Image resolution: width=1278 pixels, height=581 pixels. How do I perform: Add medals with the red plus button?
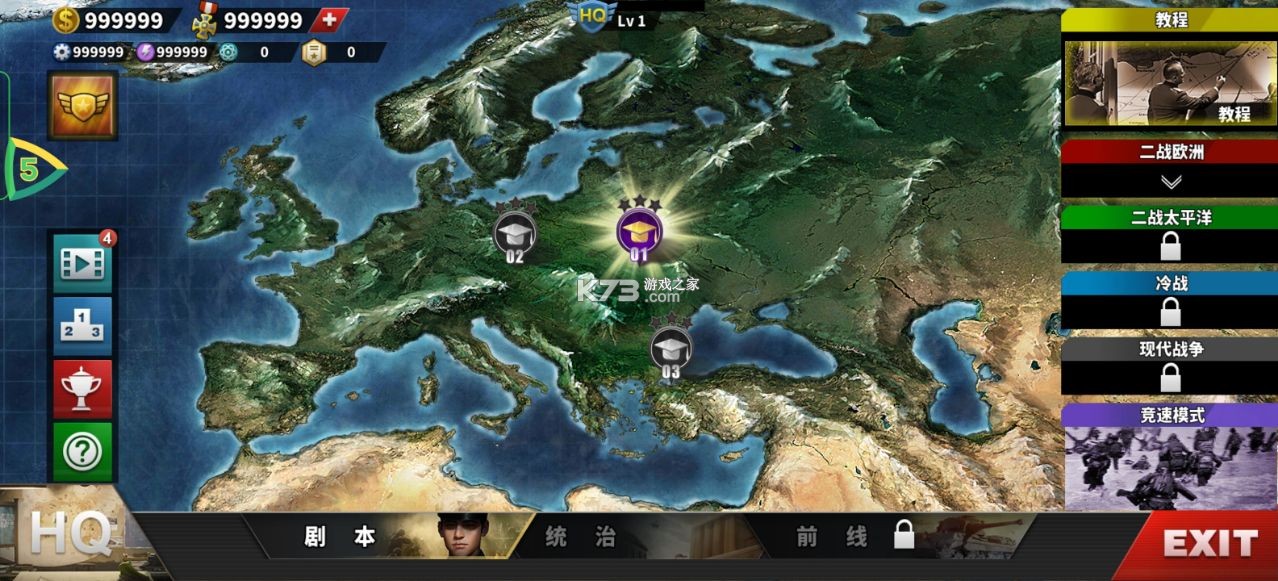pyautogui.click(x=329, y=20)
